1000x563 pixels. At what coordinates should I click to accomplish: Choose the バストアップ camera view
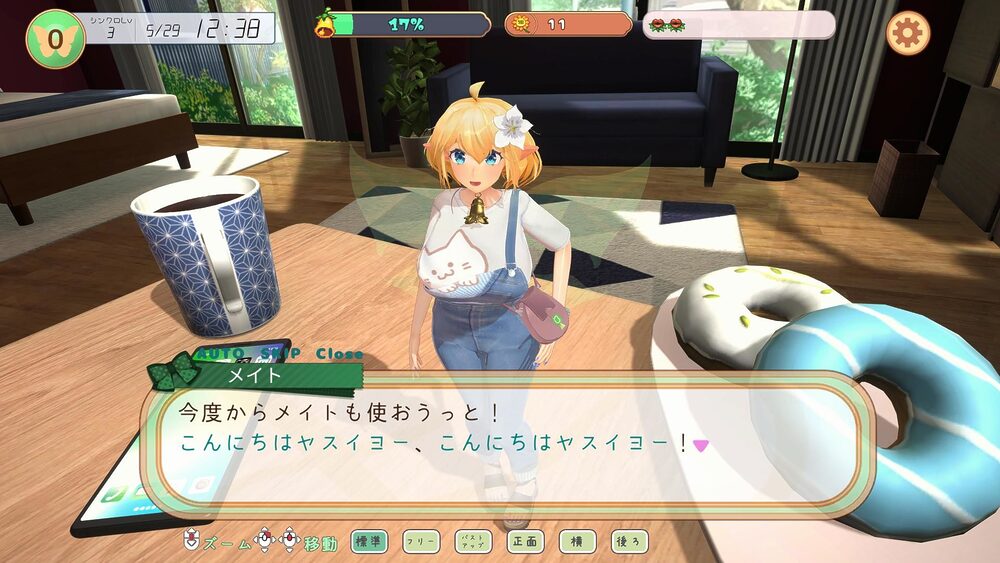473,542
